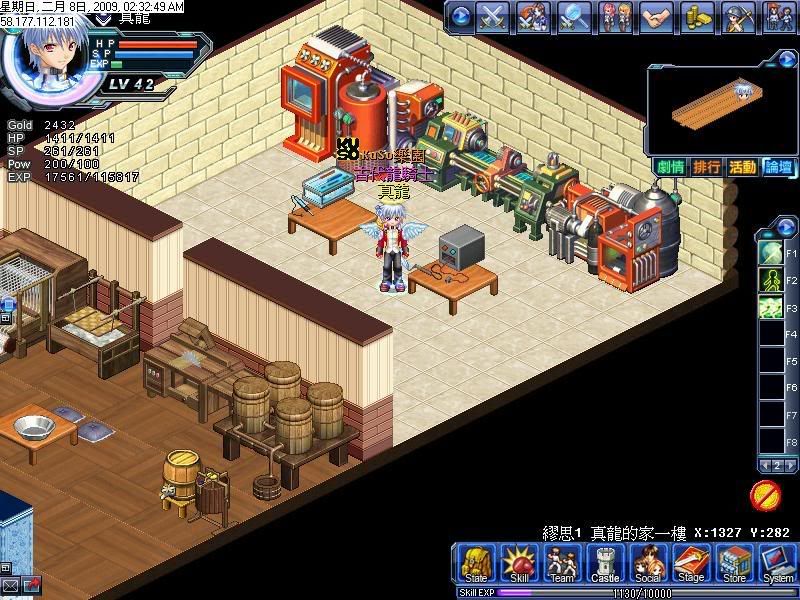Click the minimap room view
The image size is (800, 600).
click(x=720, y=108)
